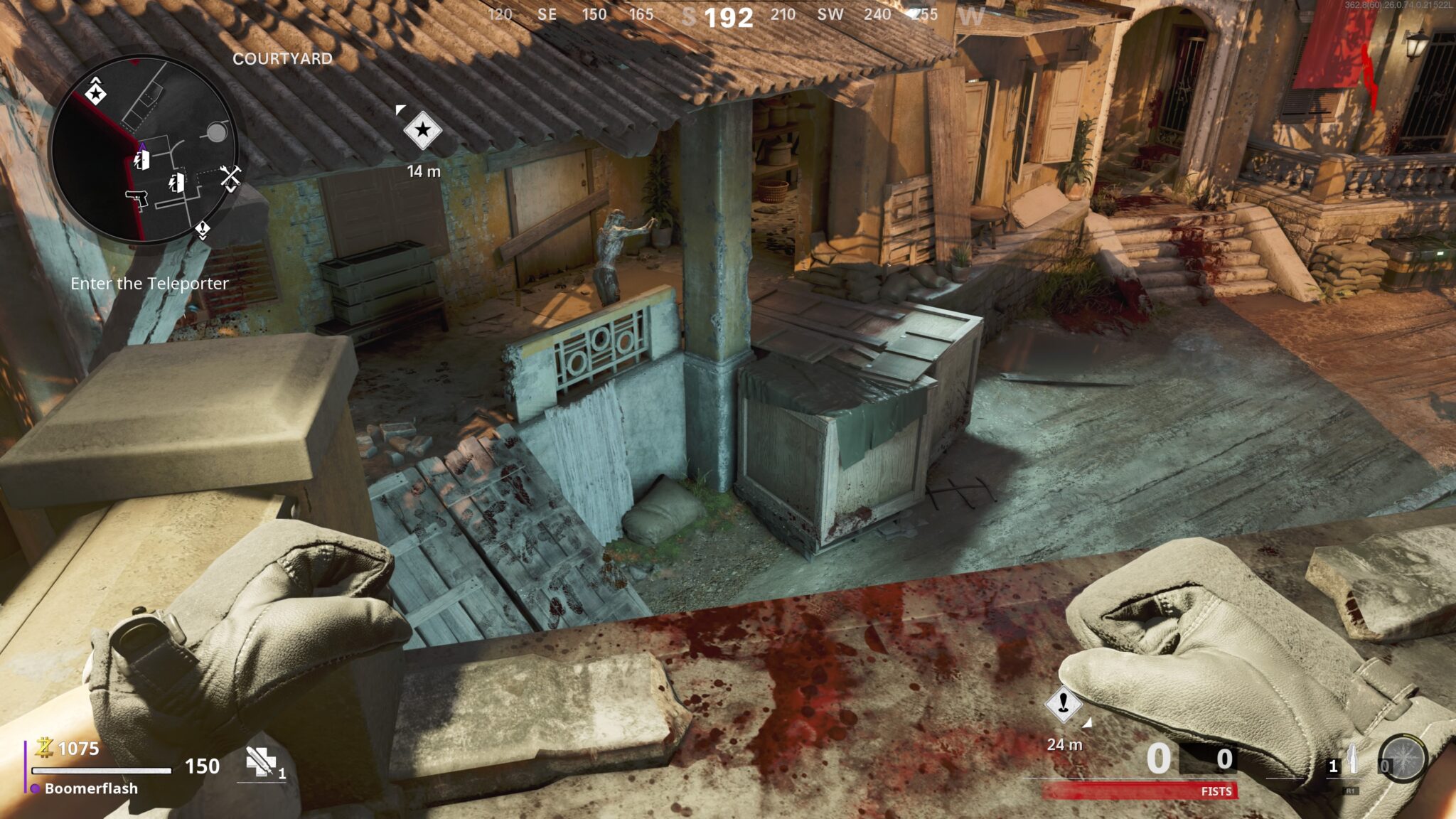Image resolution: width=1456 pixels, height=819 pixels.
Task: Select the COURTYARD zone label
Action: (x=282, y=60)
